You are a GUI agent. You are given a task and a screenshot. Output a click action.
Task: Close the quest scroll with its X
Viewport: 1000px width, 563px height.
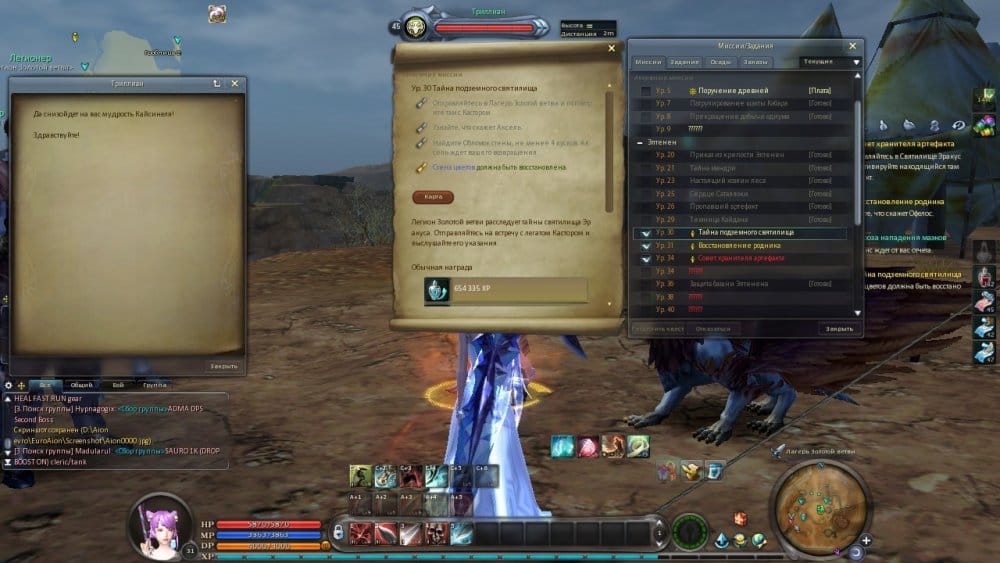coord(611,48)
